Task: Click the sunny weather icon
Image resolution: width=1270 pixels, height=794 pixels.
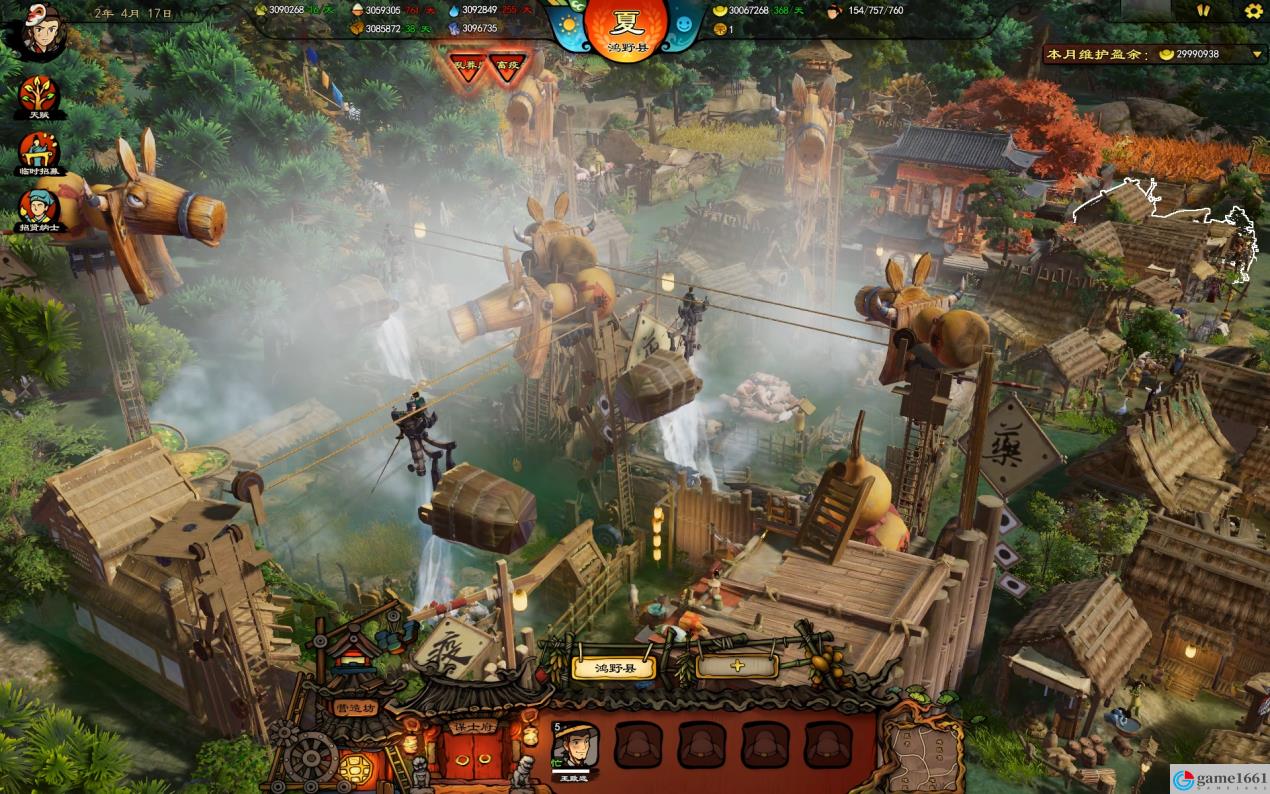Action: (x=570, y=24)
